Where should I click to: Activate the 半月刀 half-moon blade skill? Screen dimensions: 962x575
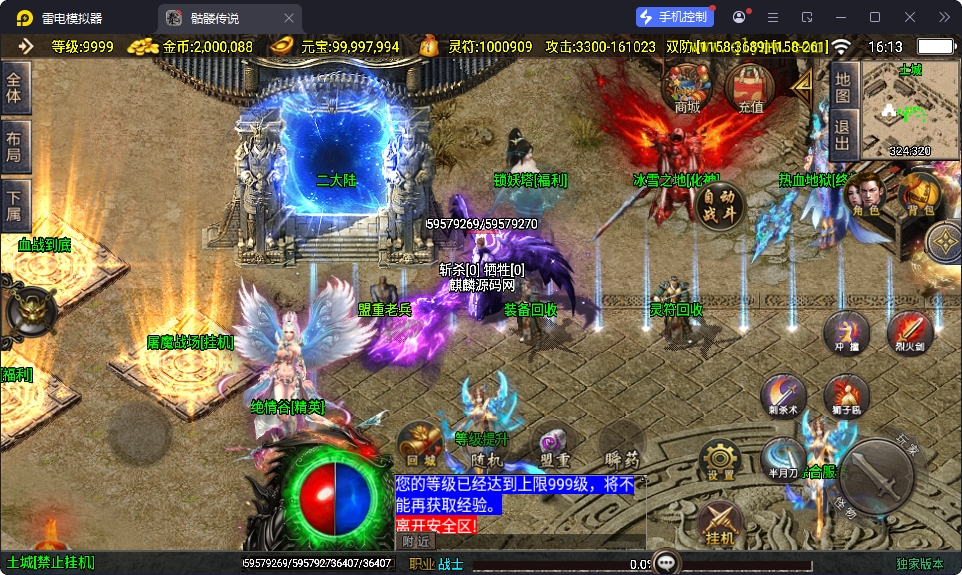coord(783,458)
